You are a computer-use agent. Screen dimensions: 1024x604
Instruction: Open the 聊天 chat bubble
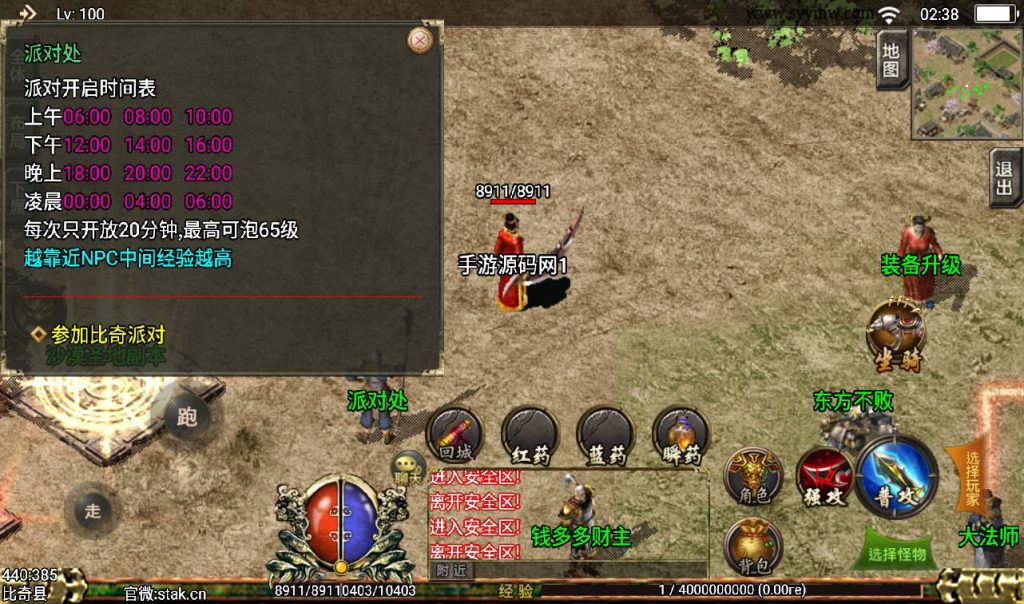[x=408, y=466]
